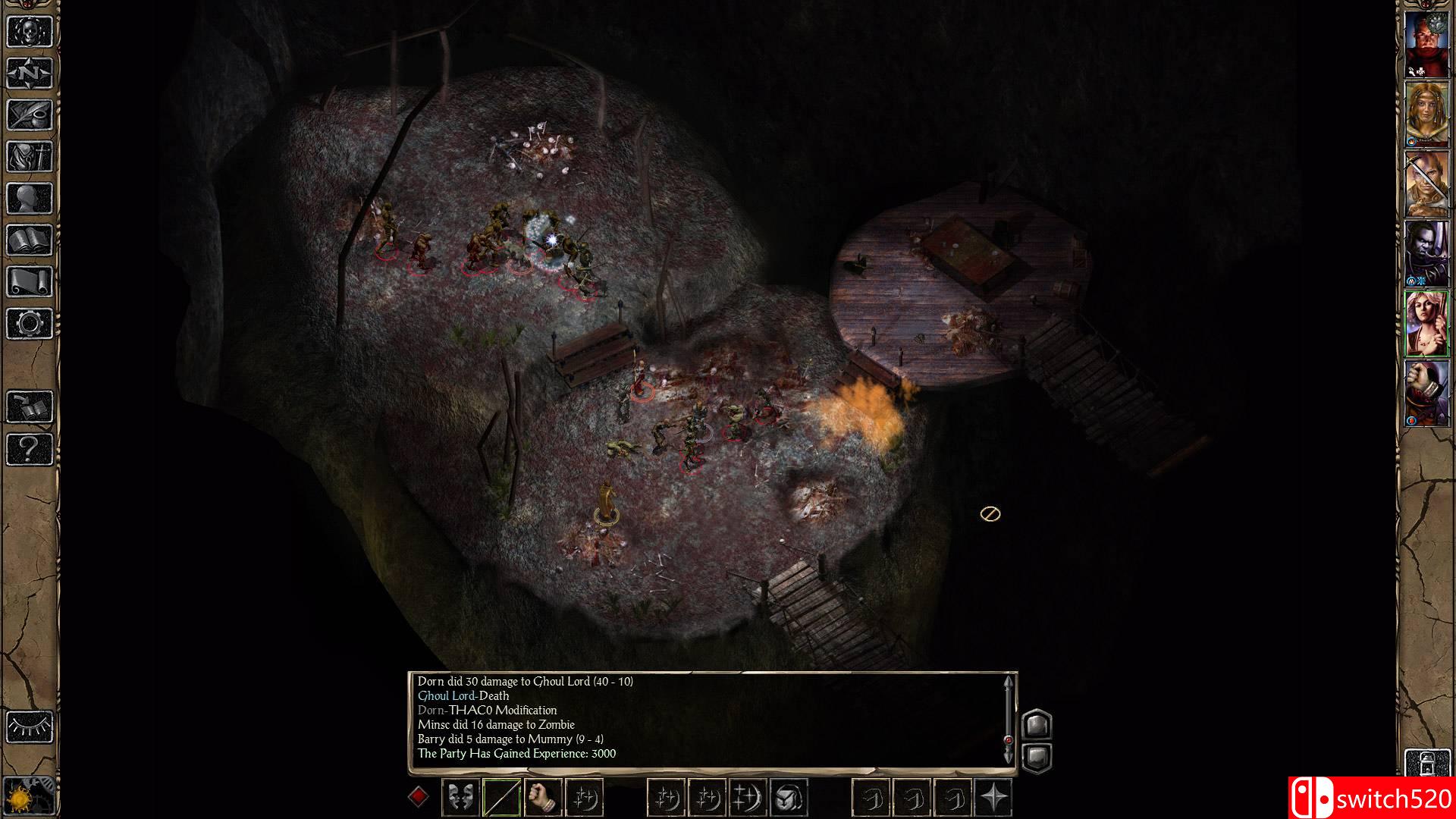The height and width of the screenshot is (819, 1456).
Task: Activate the four-pointed star special abilities button
Action: coord(993,797)
